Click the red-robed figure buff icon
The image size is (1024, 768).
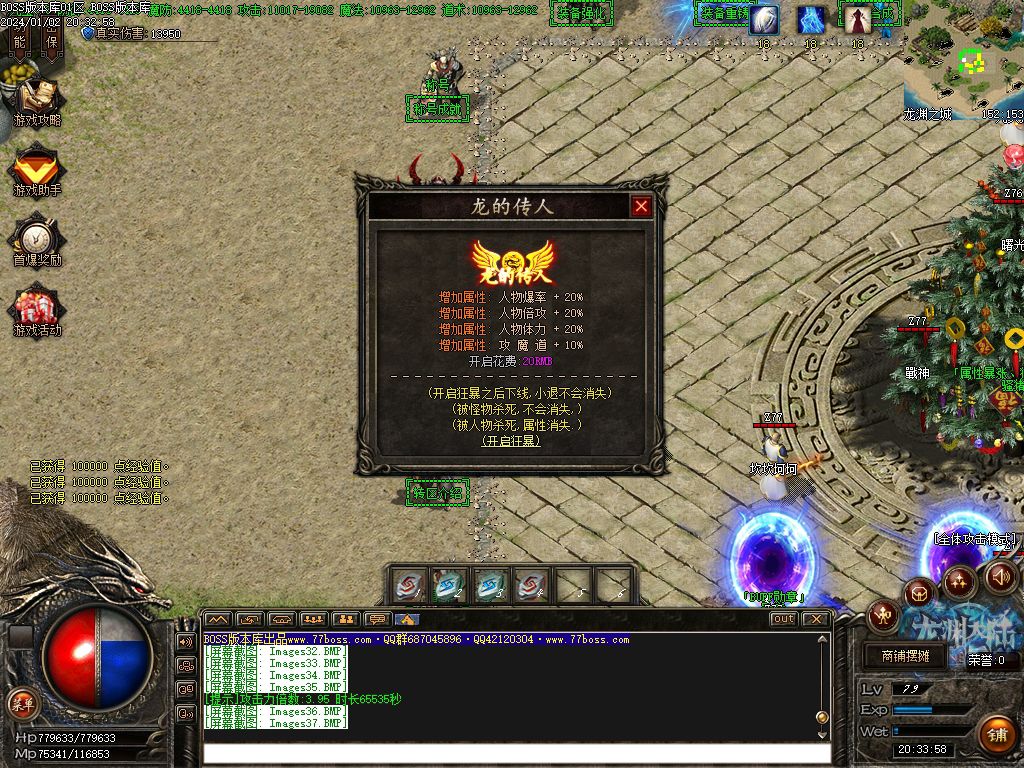coord(857,19)
